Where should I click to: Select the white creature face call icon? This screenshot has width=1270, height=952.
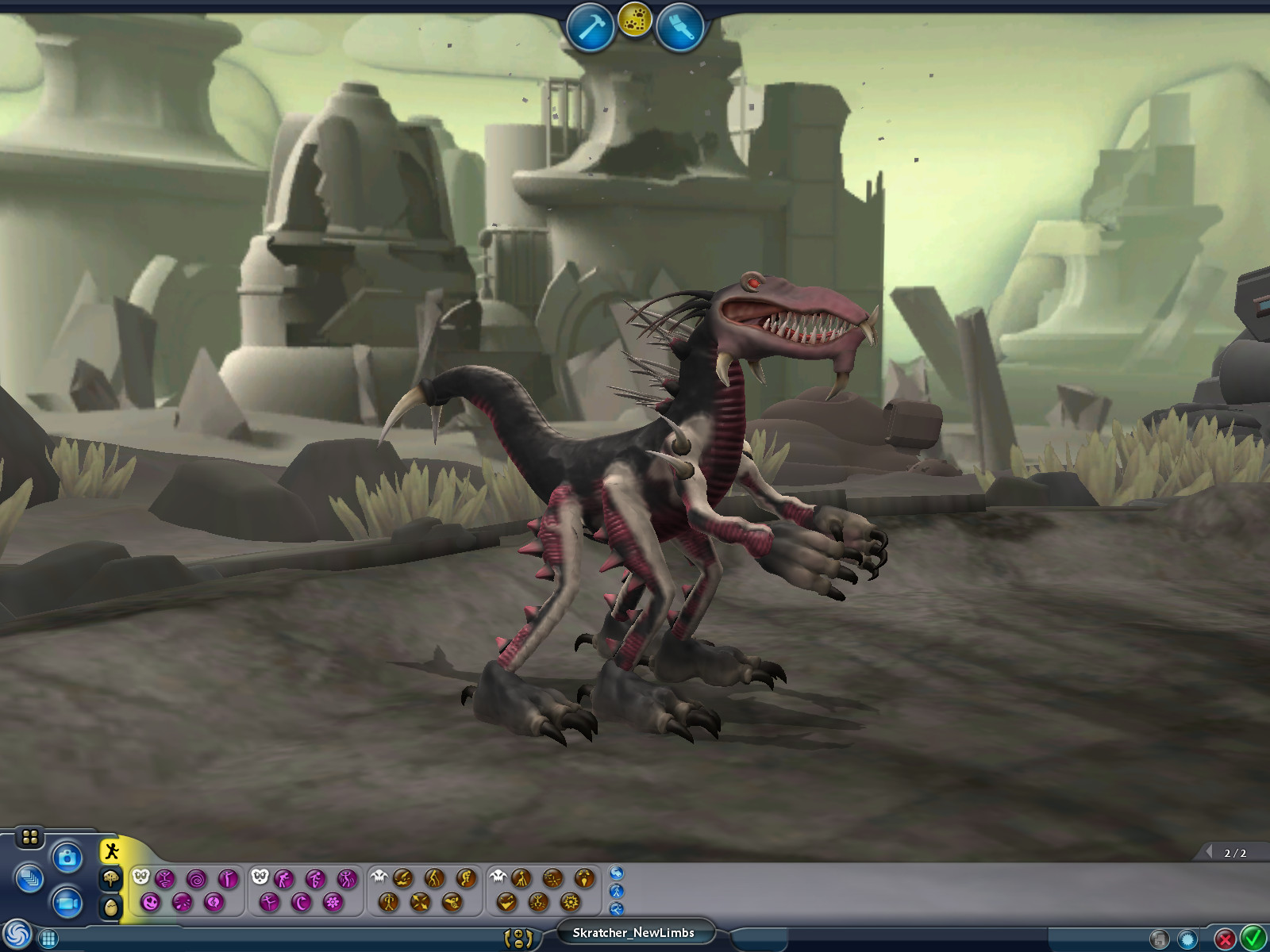pyautogui.click(x=140, y=876)
